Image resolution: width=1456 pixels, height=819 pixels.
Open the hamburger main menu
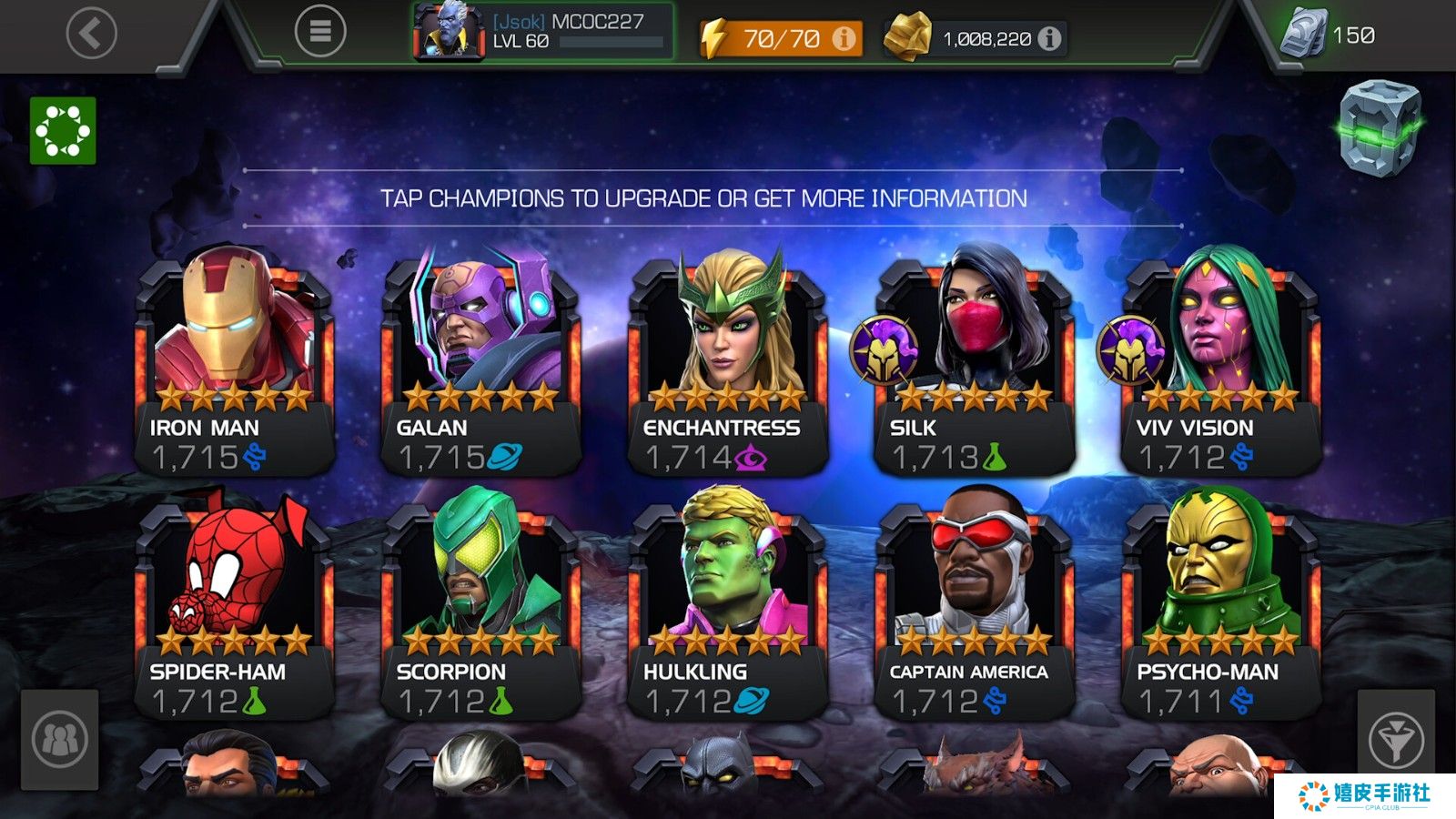click(x=320, y=32)
